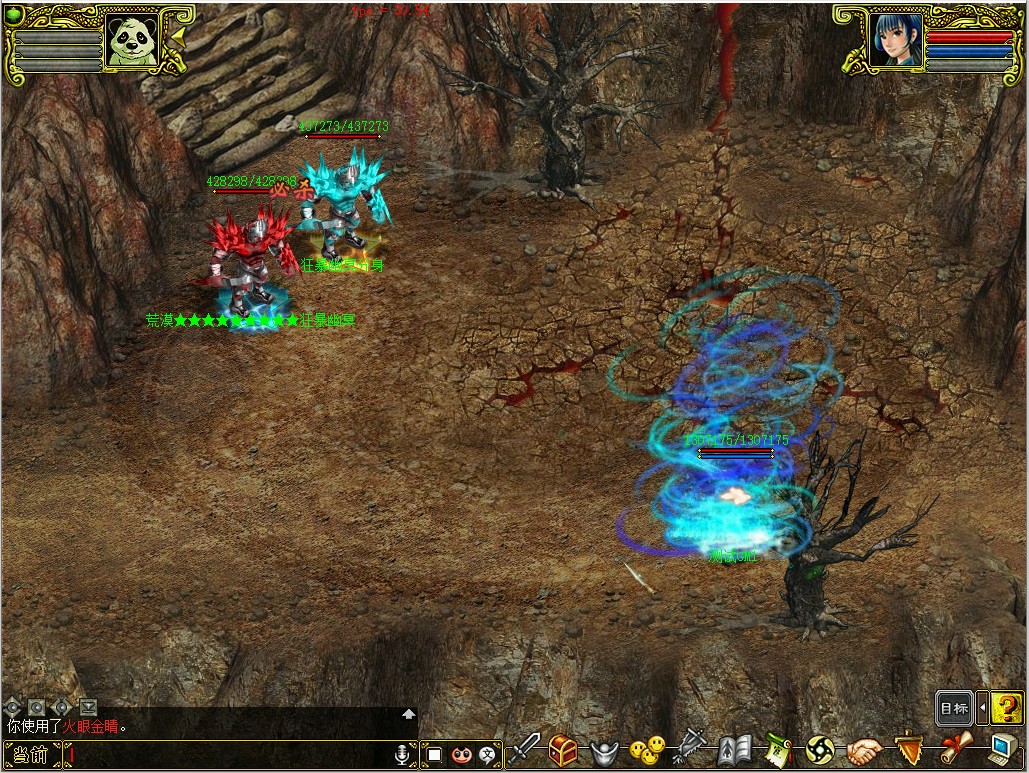Open the sword attack icon

pyautogui.click(x=527, y=748)
